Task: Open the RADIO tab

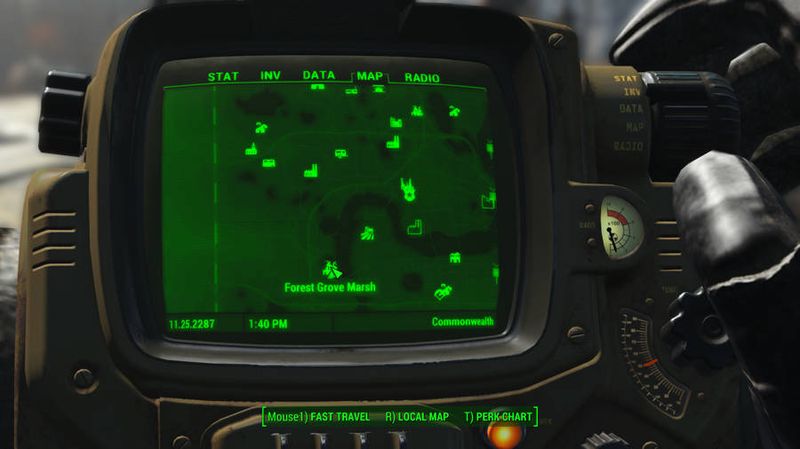Action: pyautogui.click(x=422, y=76)
